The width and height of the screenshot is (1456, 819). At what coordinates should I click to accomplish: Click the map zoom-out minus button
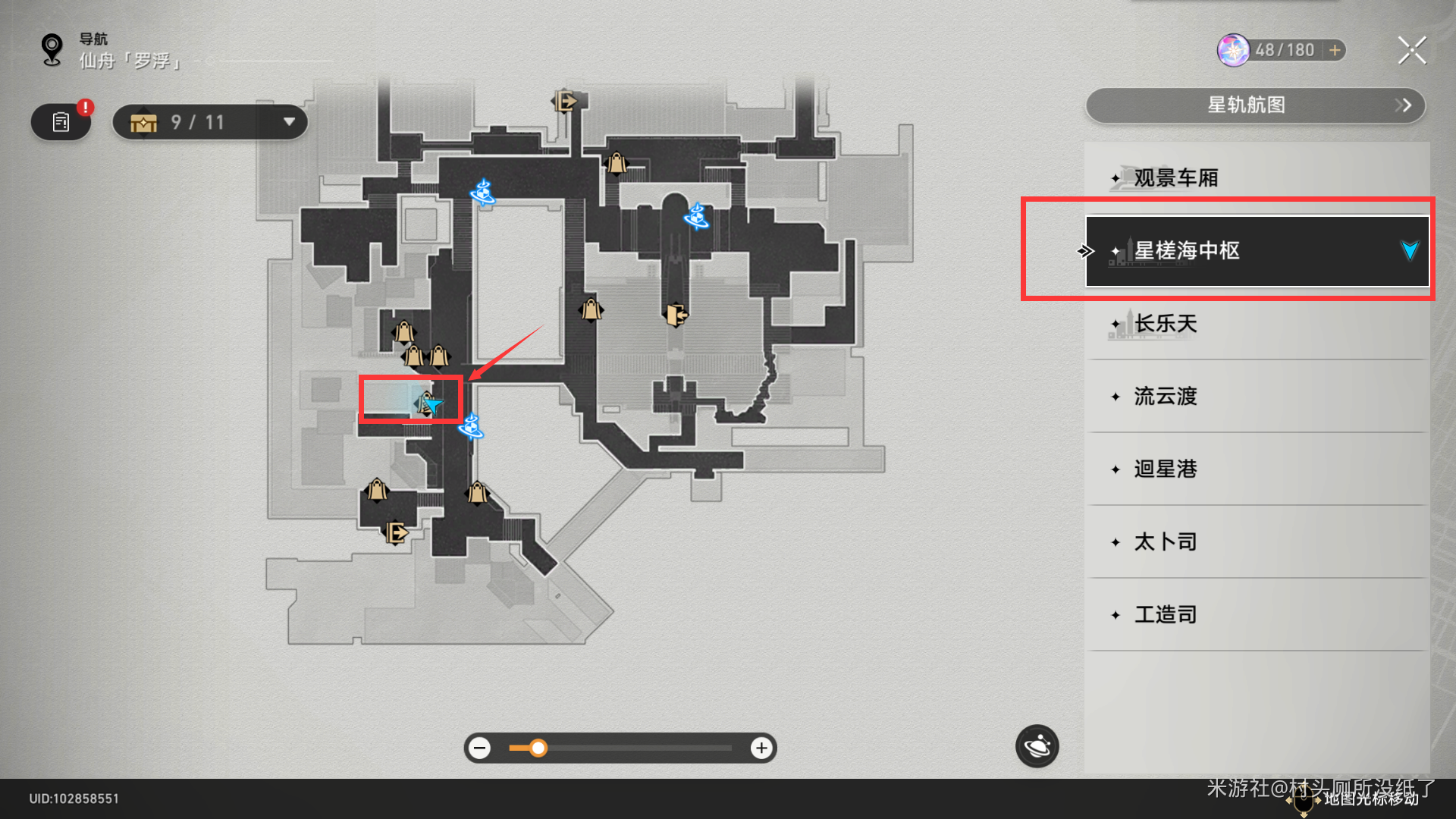point(479,748)
